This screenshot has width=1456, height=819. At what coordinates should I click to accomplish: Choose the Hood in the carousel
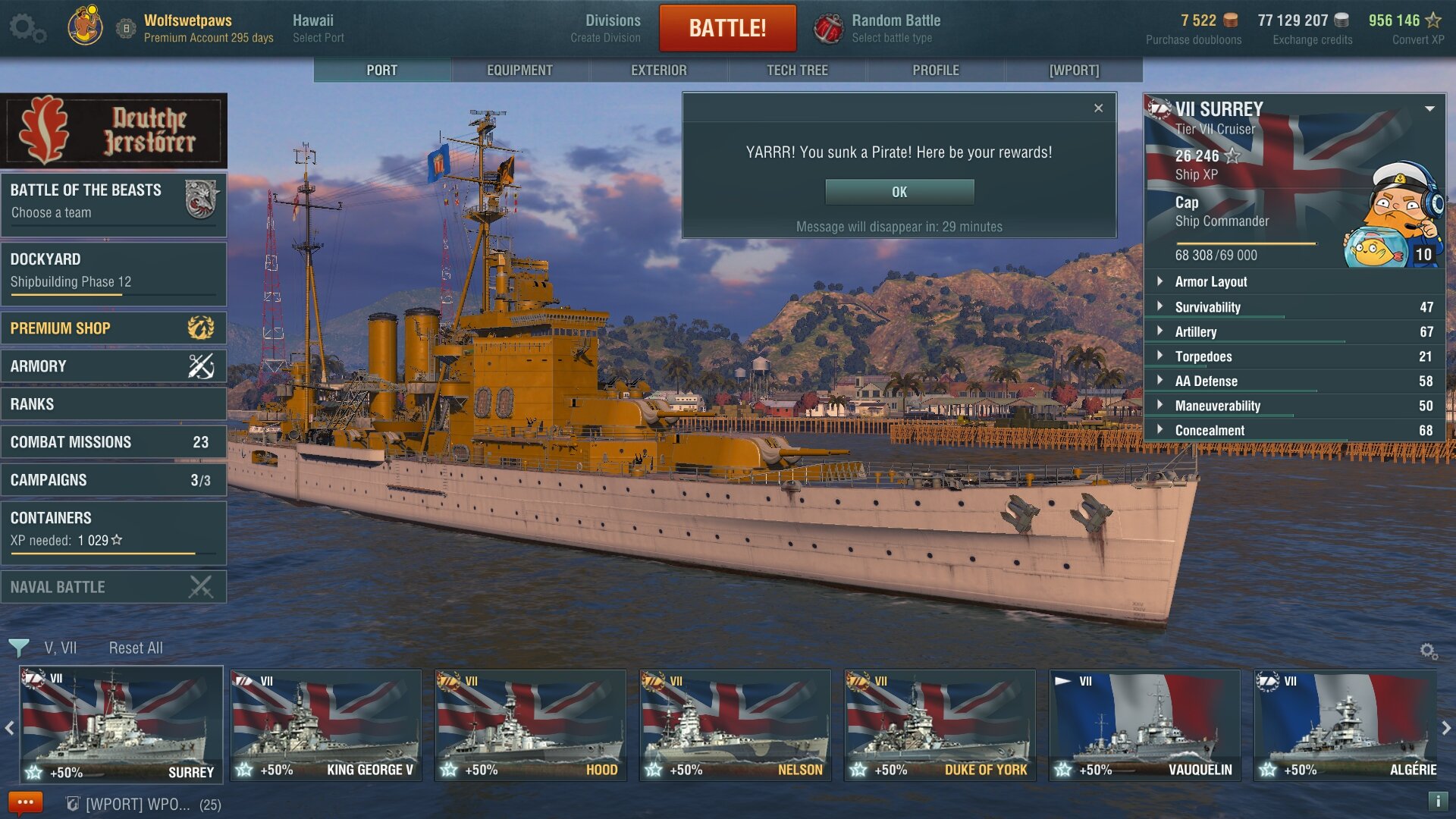coord(530,726)
